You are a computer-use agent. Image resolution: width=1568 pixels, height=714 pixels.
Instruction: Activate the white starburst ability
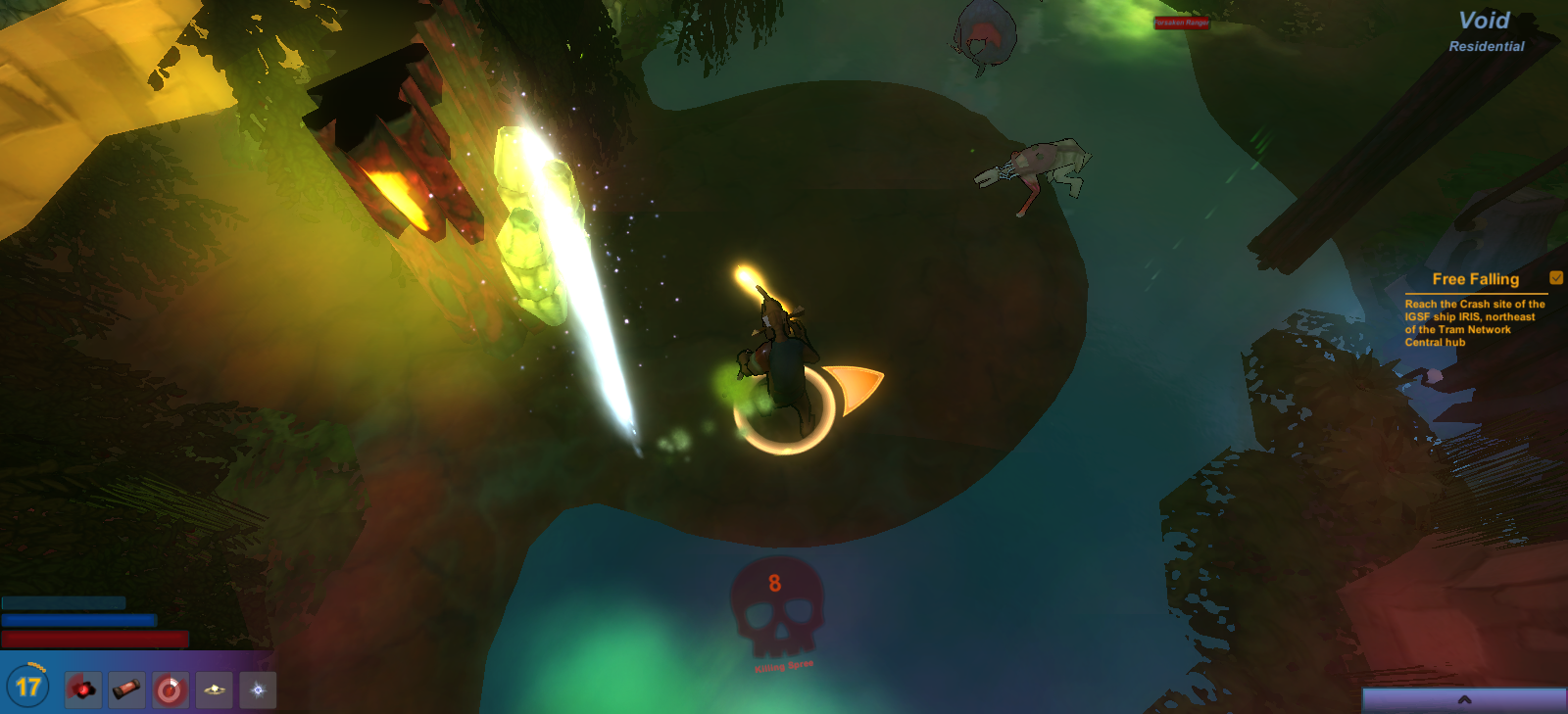[x=258, y=690]
